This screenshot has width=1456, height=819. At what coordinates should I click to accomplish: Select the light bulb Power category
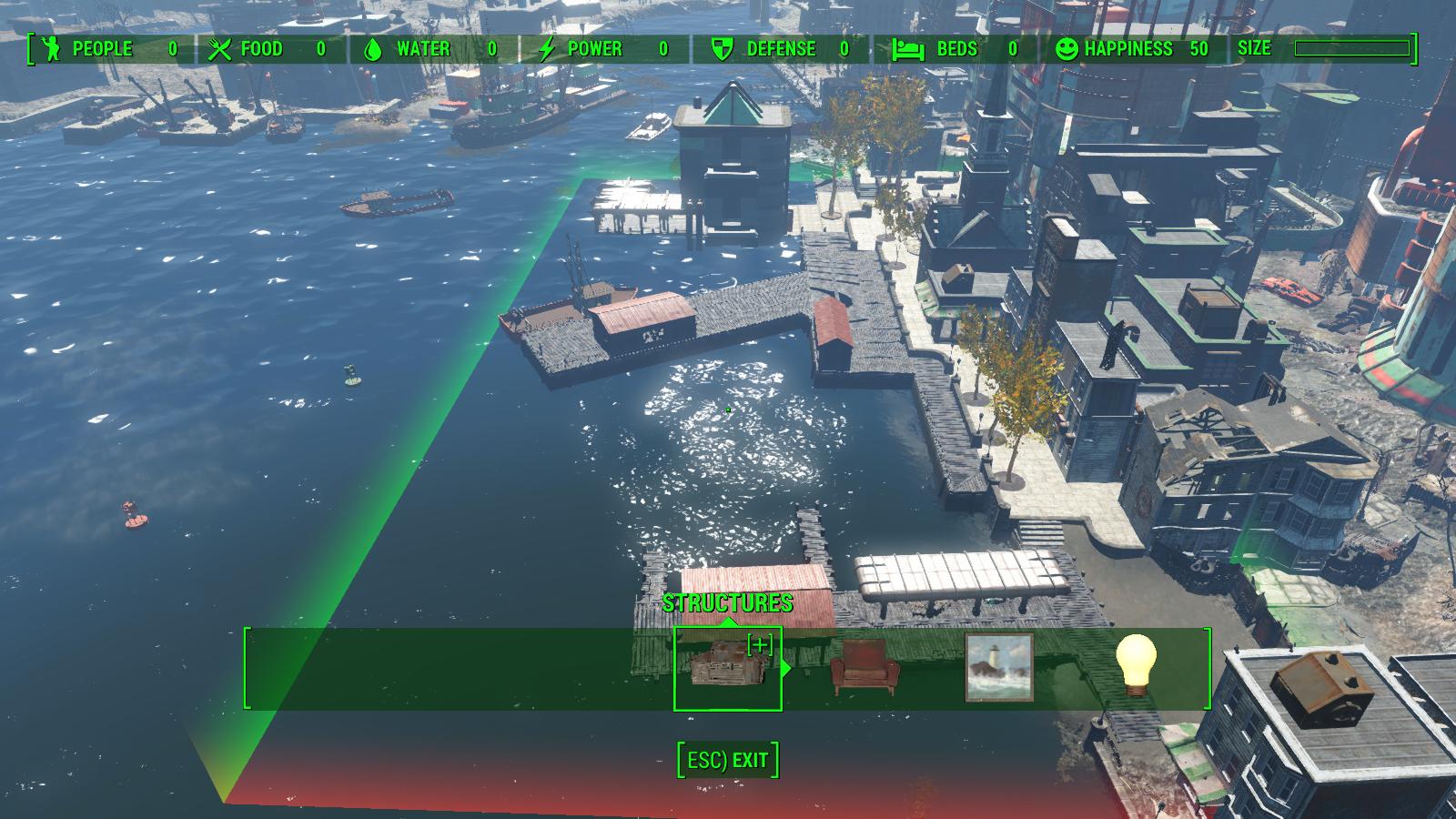pos(1136,664)
